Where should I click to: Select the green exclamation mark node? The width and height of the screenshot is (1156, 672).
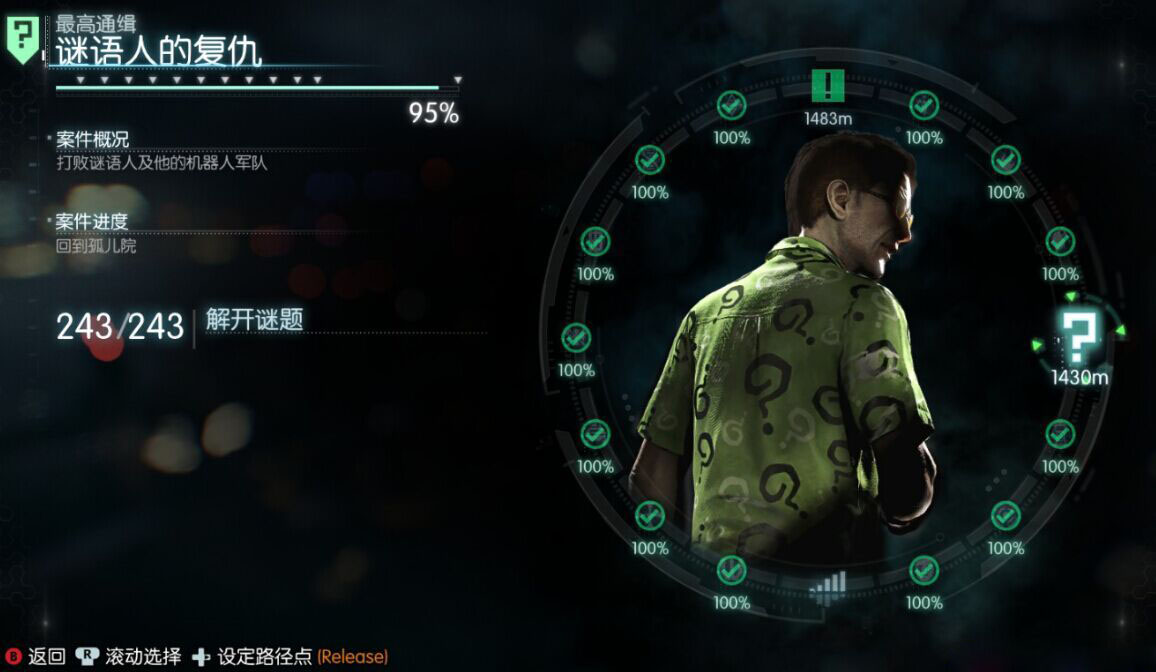click(827, 87)
